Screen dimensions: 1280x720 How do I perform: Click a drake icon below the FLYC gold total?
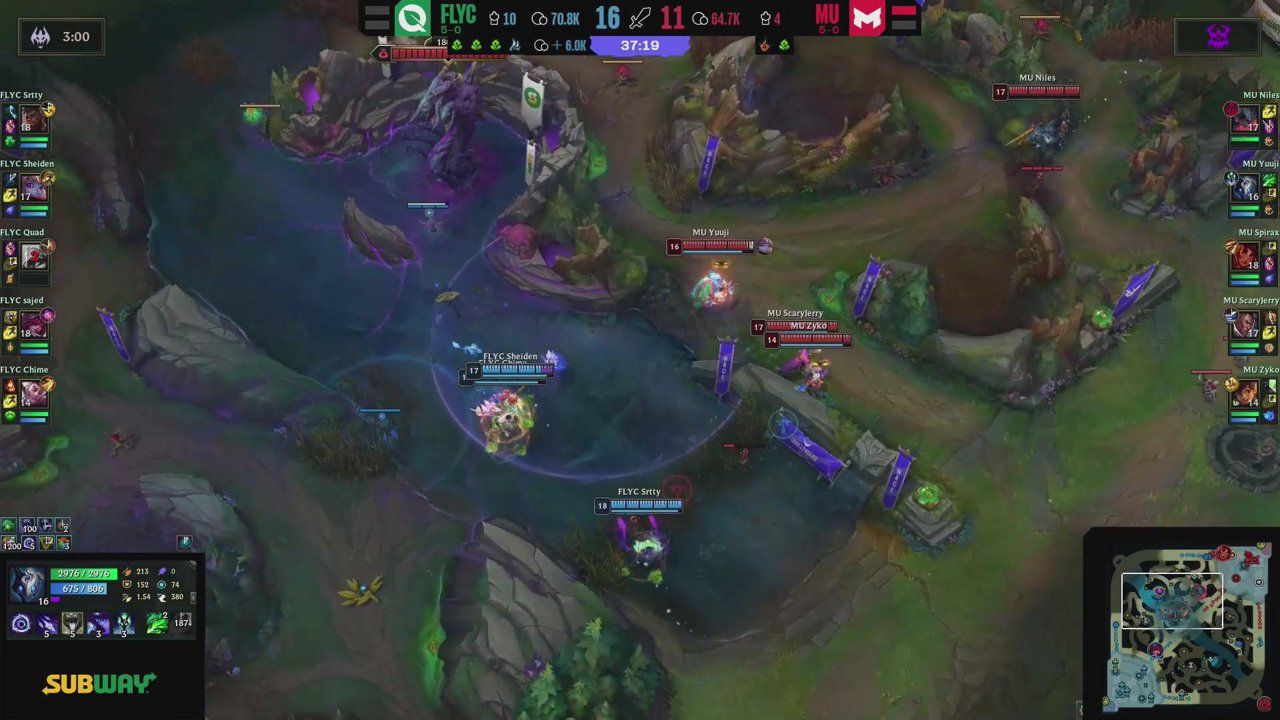458,45
